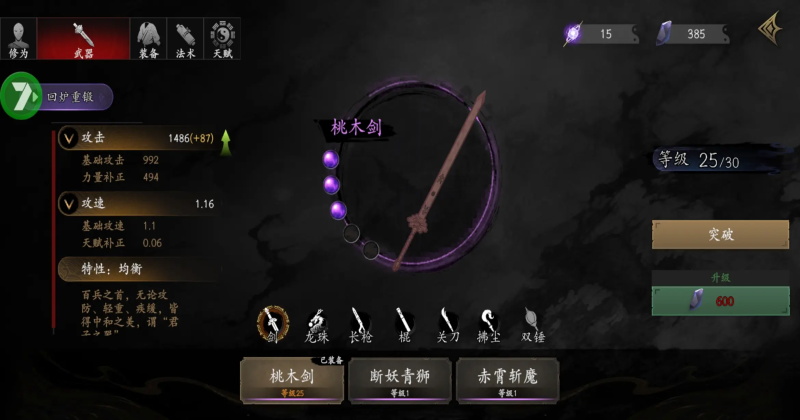Select the 剑 sword weapon category
800x420 pixels.
point(272,323)
